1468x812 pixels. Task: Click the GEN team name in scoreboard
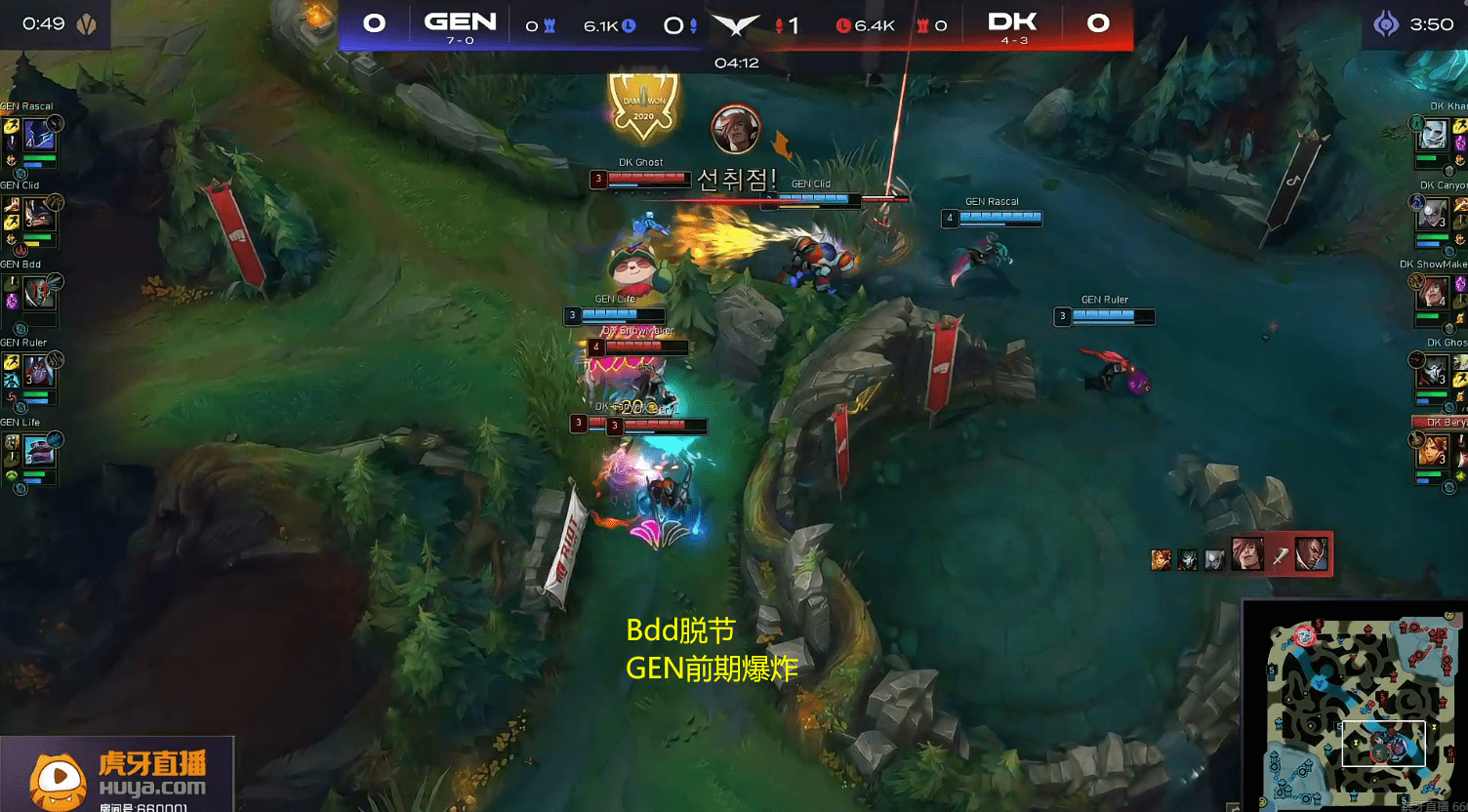(460, 21)
